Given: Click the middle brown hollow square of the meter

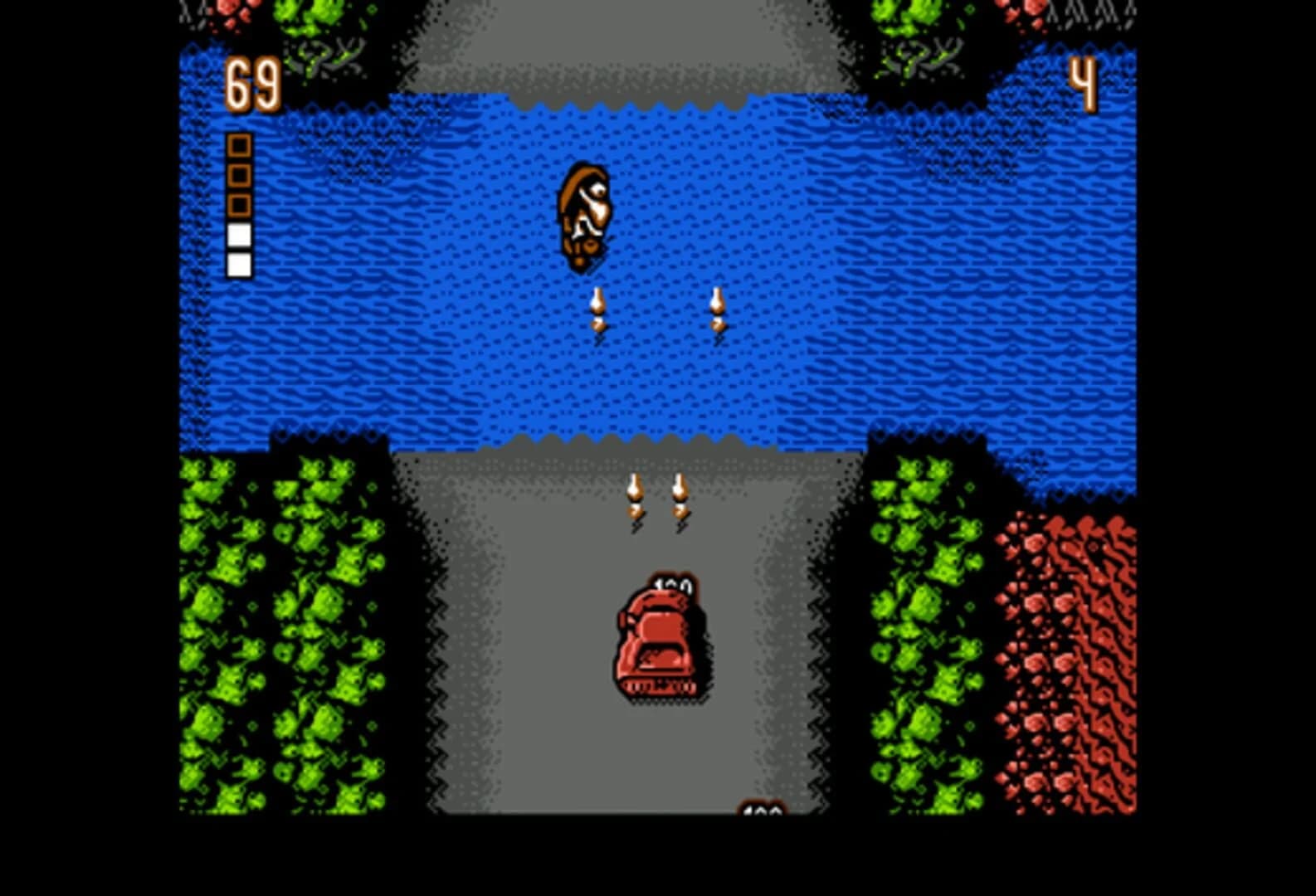Looking at the screenshot, I should point(240,177).
